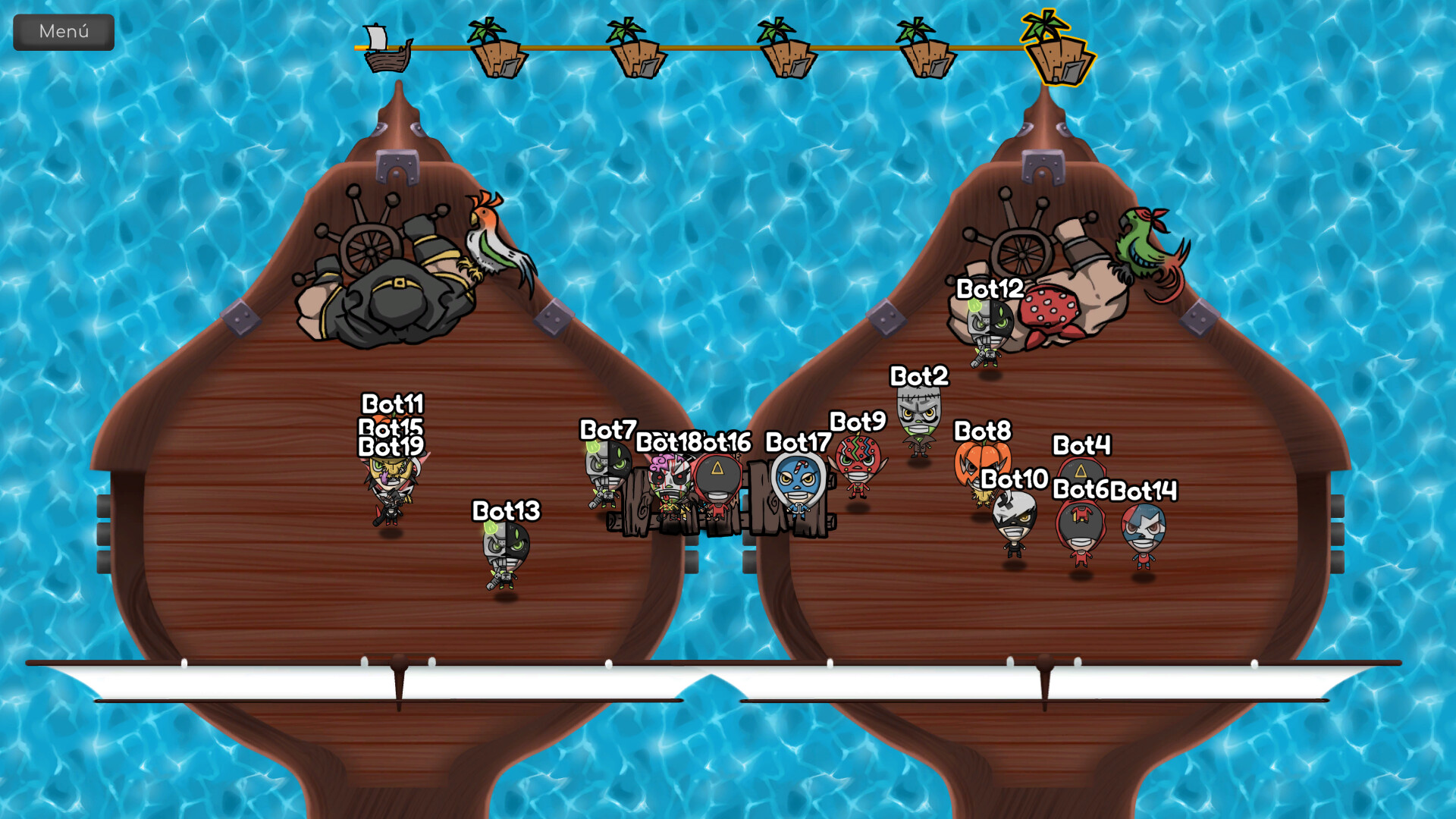Click Bot12's name label

pyautogui.click(x=990, y=289)
